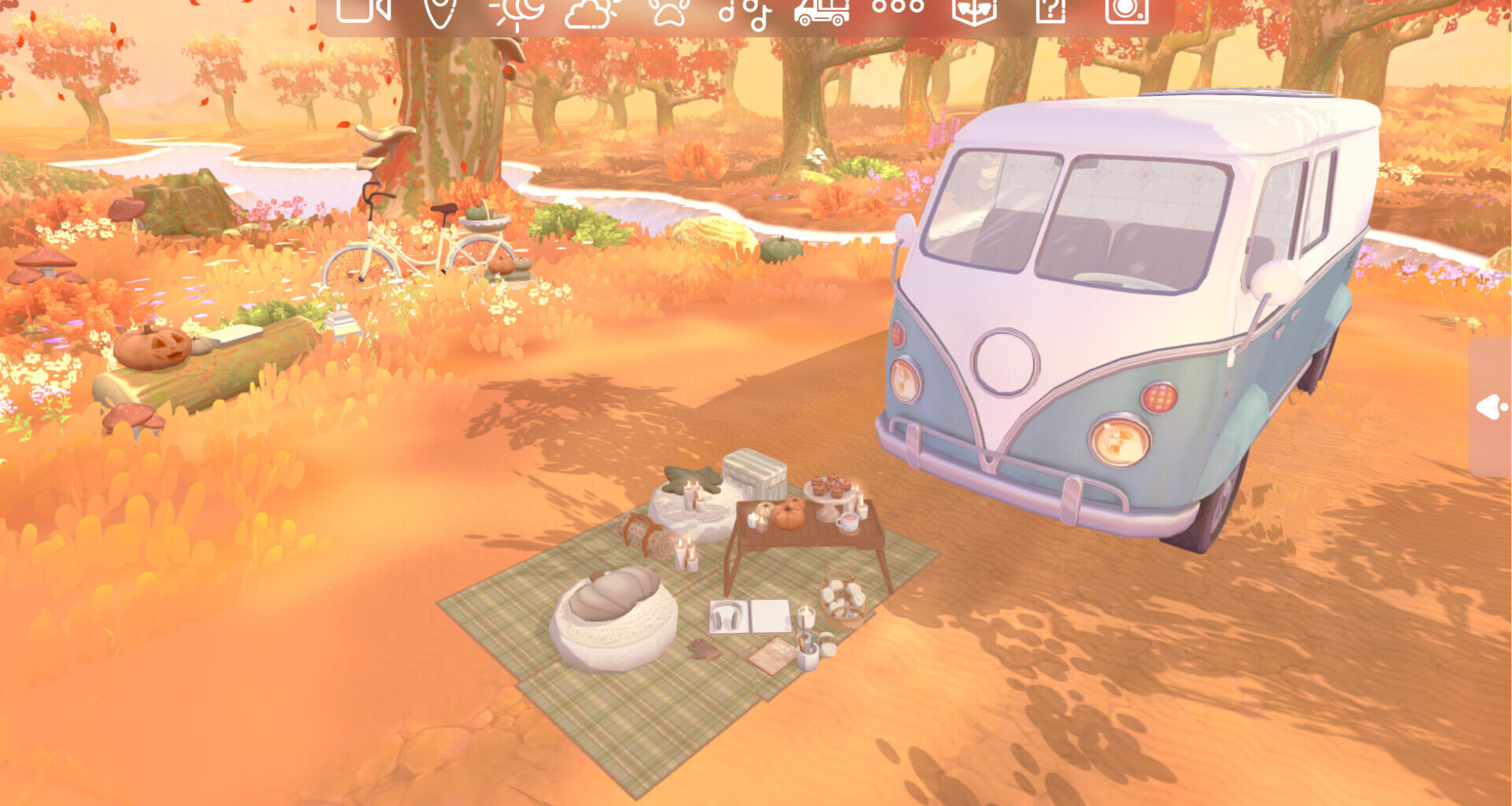
Task: Expand the side panel arrow tab
Action: pyautogui.click(x=1491, y=407)
